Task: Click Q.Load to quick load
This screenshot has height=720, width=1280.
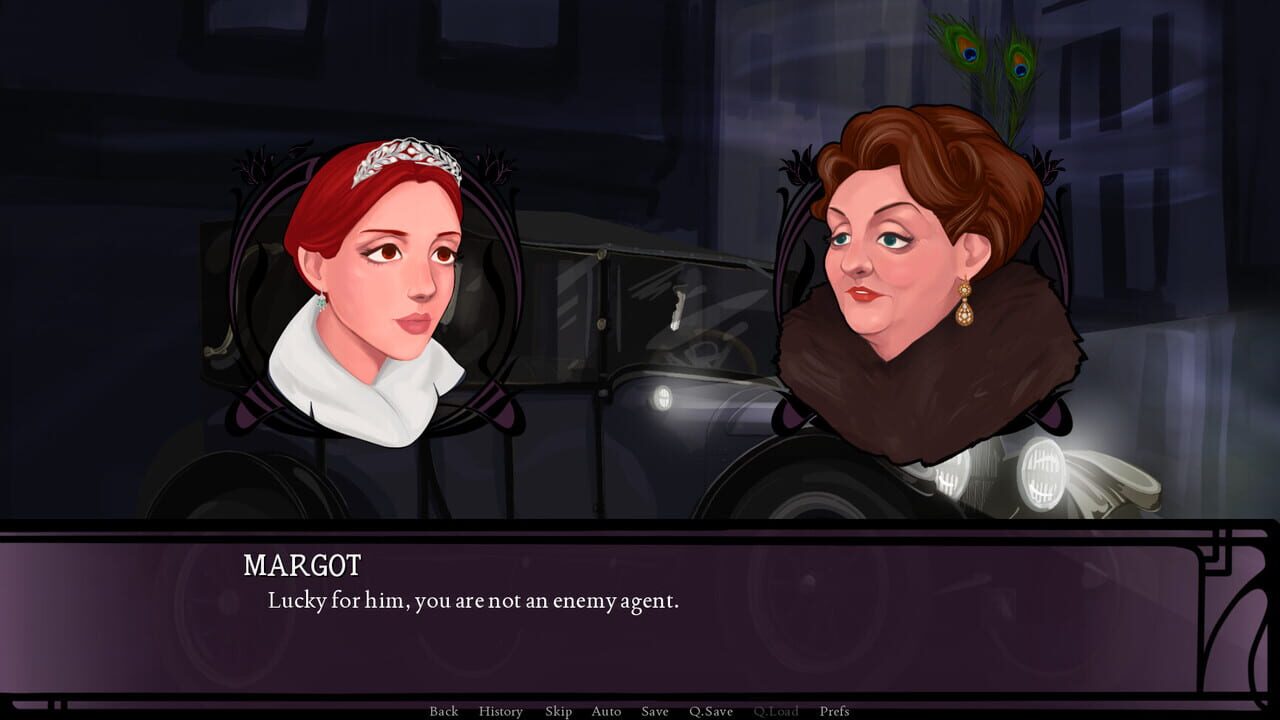Action: coord(776,711)
